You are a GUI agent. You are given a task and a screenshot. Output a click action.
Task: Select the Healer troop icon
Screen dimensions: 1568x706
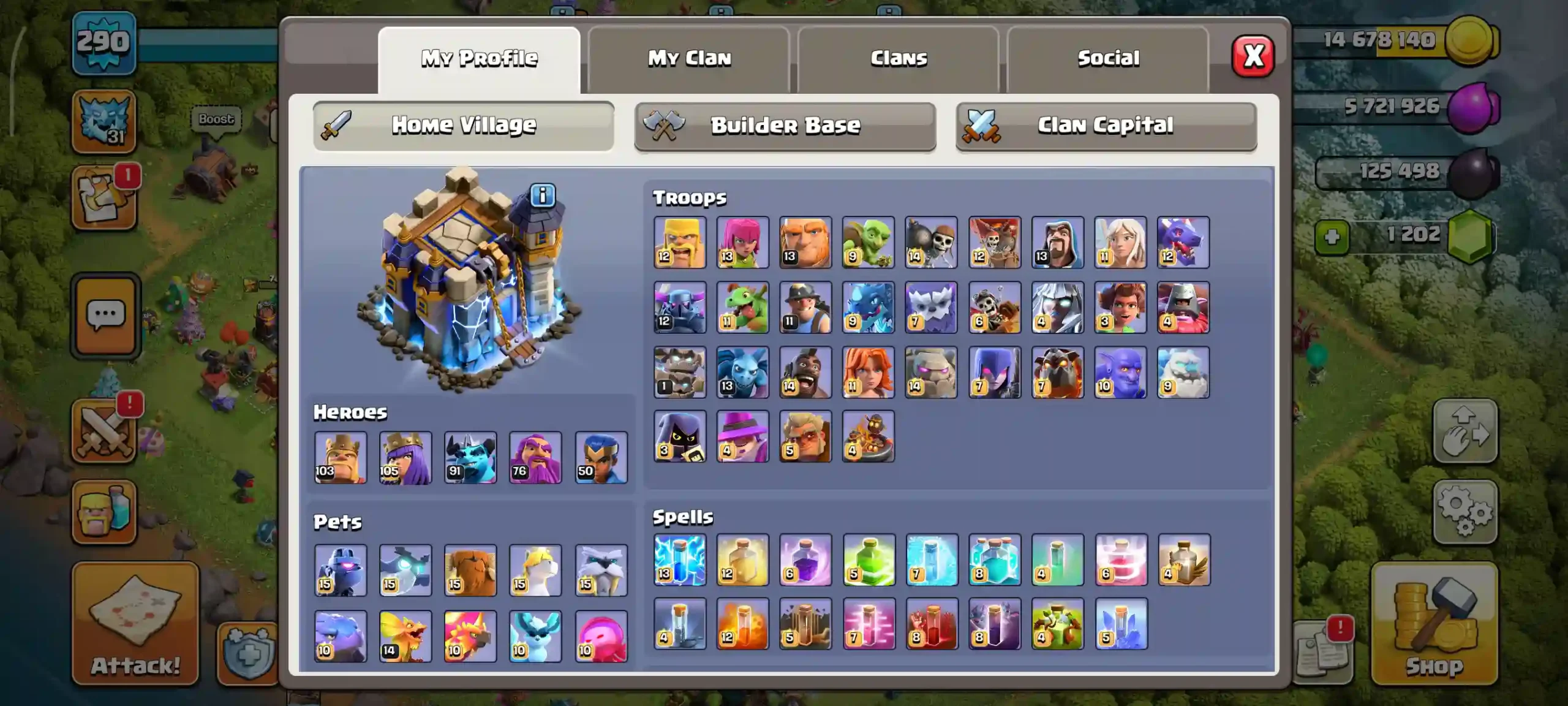[x=1119, y=243]
